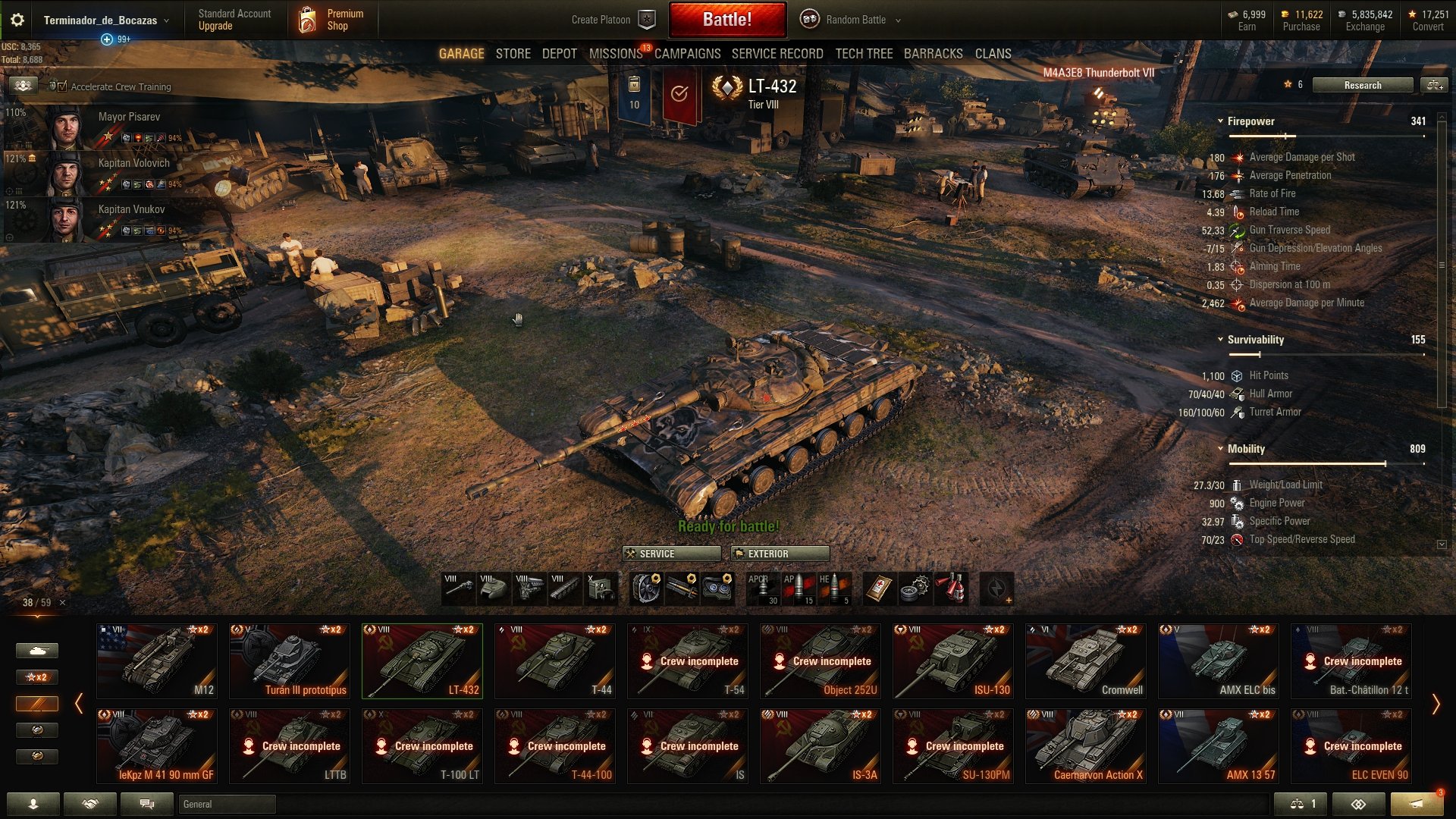Image resolution: width=1456 pixels, height=819 pixels.
Task: Pick the AMX 13 57 tank
Action: [1219, 745]
